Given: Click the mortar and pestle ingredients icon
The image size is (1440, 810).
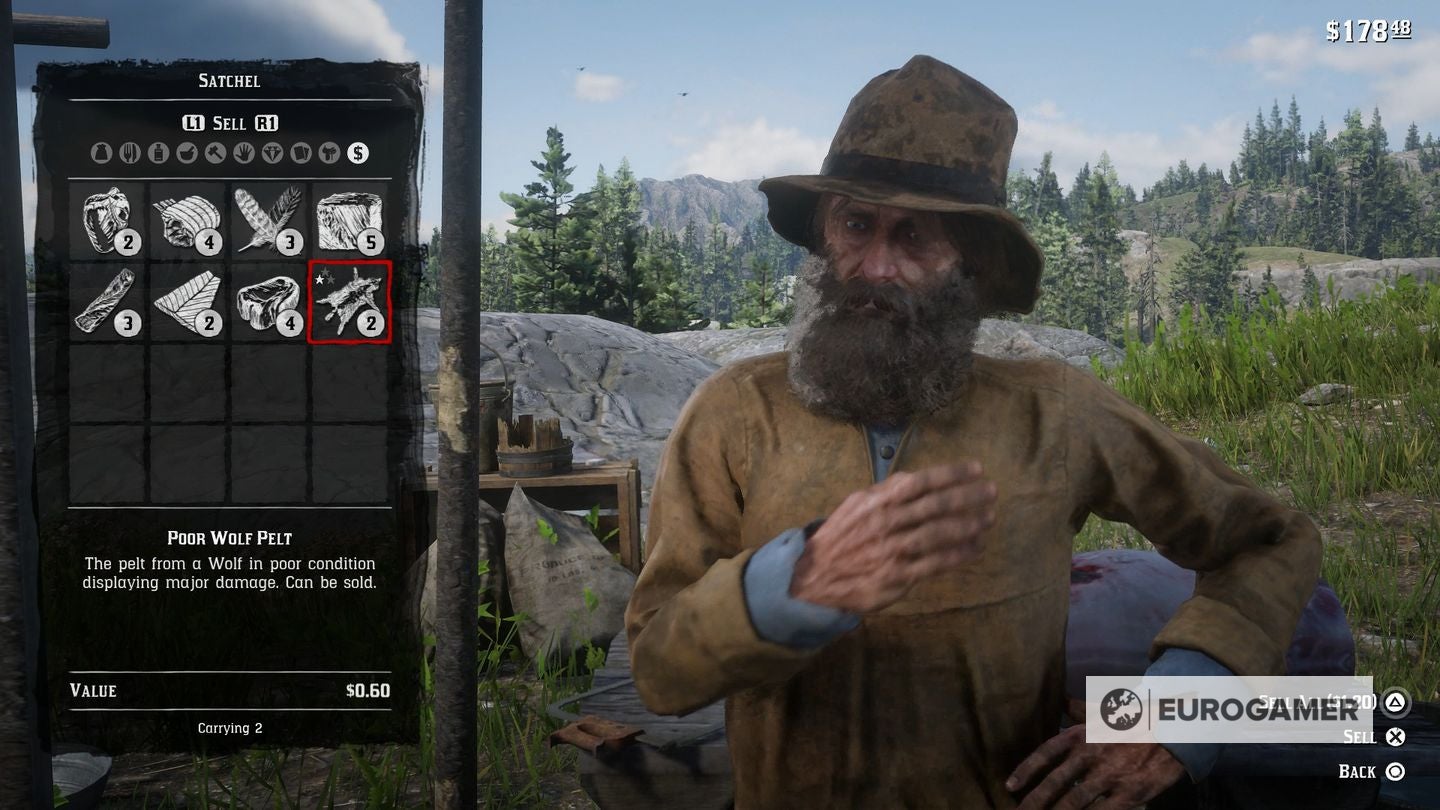Looking at the screenshot, I should click(x=186, y=153).
